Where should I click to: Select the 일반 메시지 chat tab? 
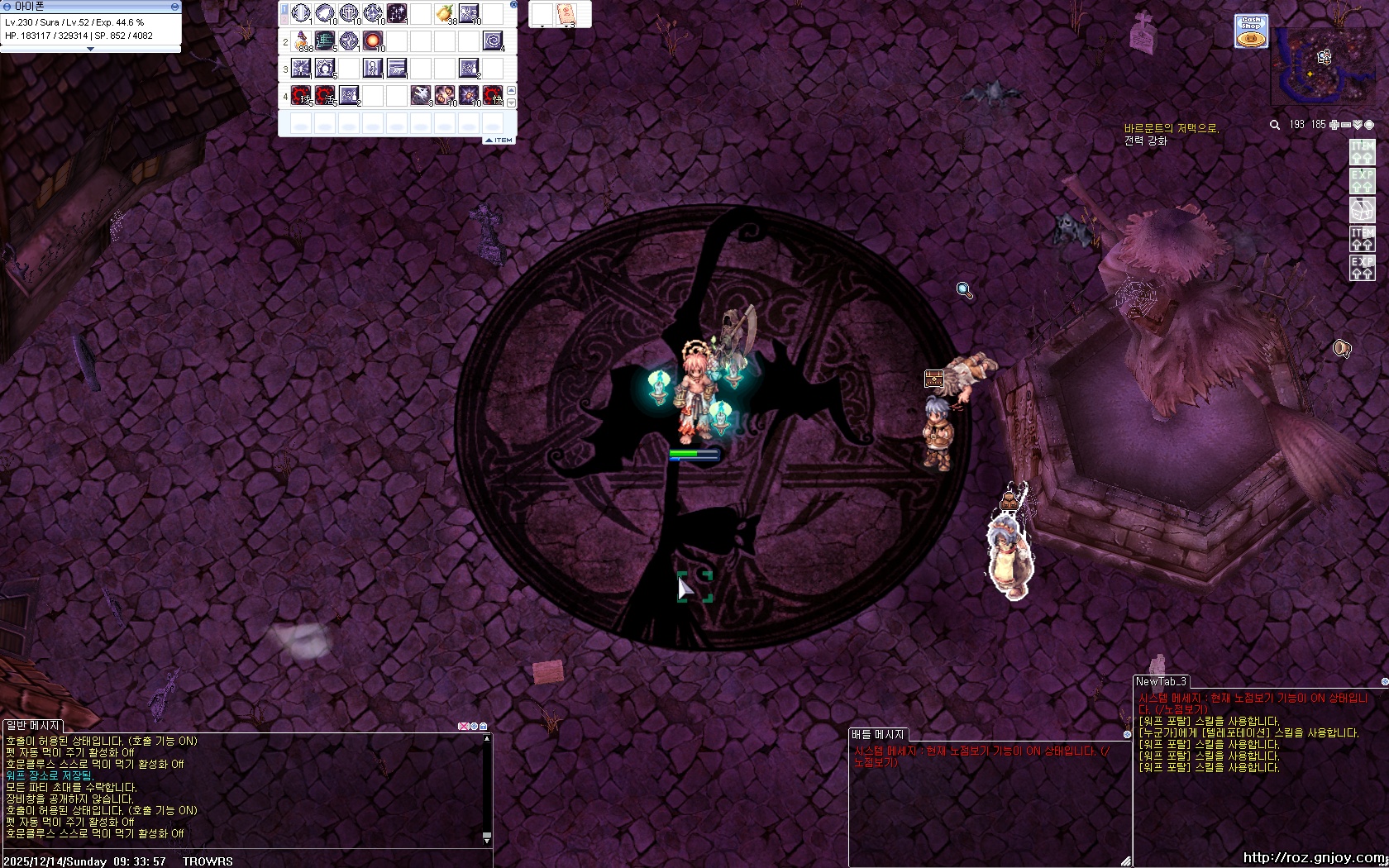[x=32, y=725]
